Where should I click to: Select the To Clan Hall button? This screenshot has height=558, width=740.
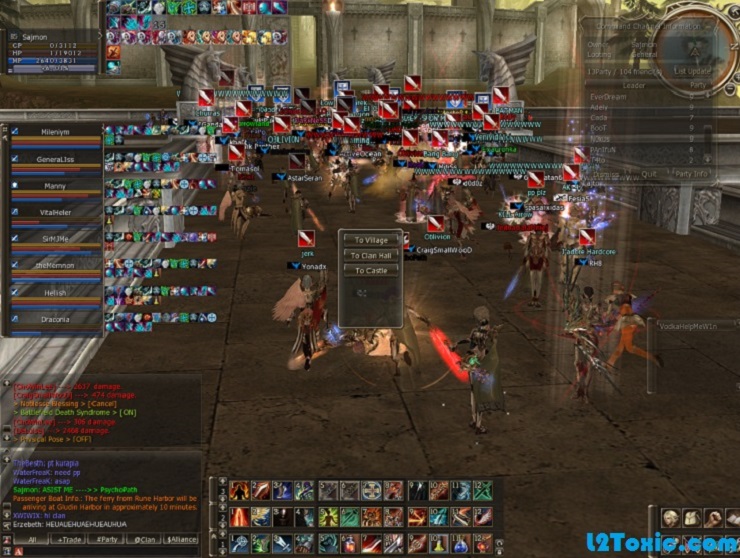click(x=370, y=256)
